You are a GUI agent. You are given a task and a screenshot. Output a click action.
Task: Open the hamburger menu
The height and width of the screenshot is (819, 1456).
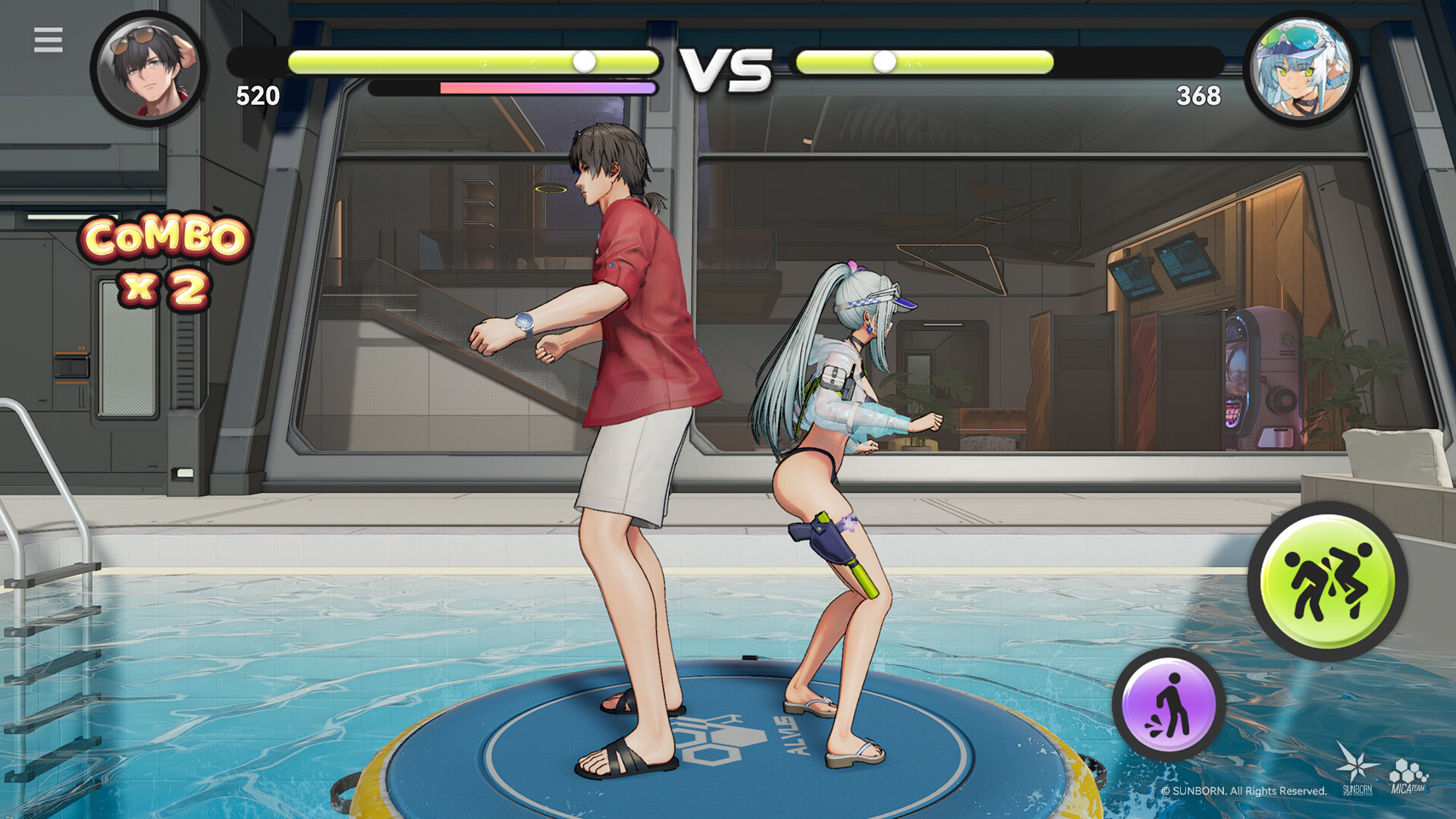pyautogui.click(x=49, y=38)
